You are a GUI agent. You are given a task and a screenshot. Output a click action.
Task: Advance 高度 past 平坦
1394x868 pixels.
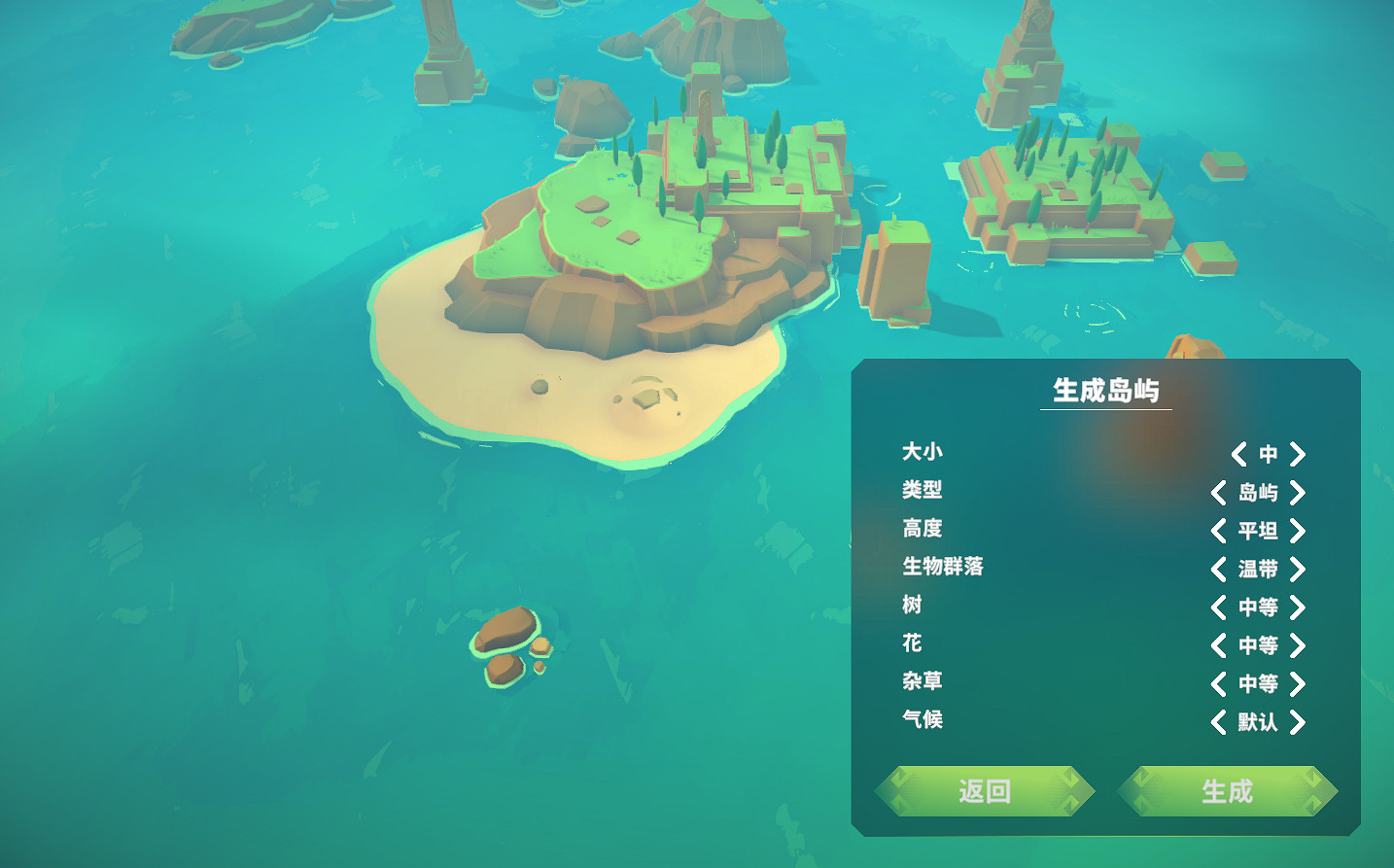pyautogui.click(x=1299, y=531)
